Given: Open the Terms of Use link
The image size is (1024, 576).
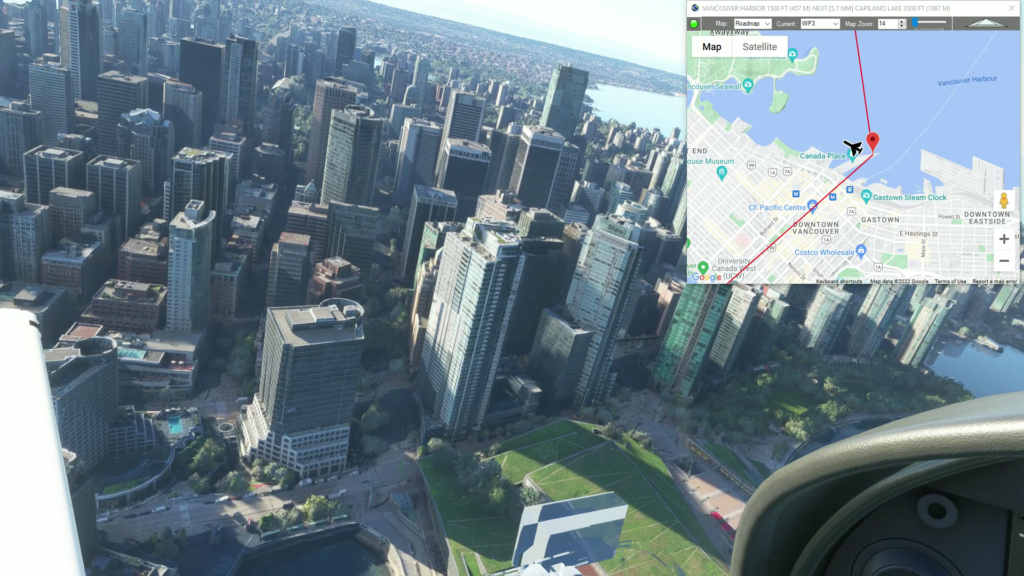Looking at the screenshot, I should (950, 281).
